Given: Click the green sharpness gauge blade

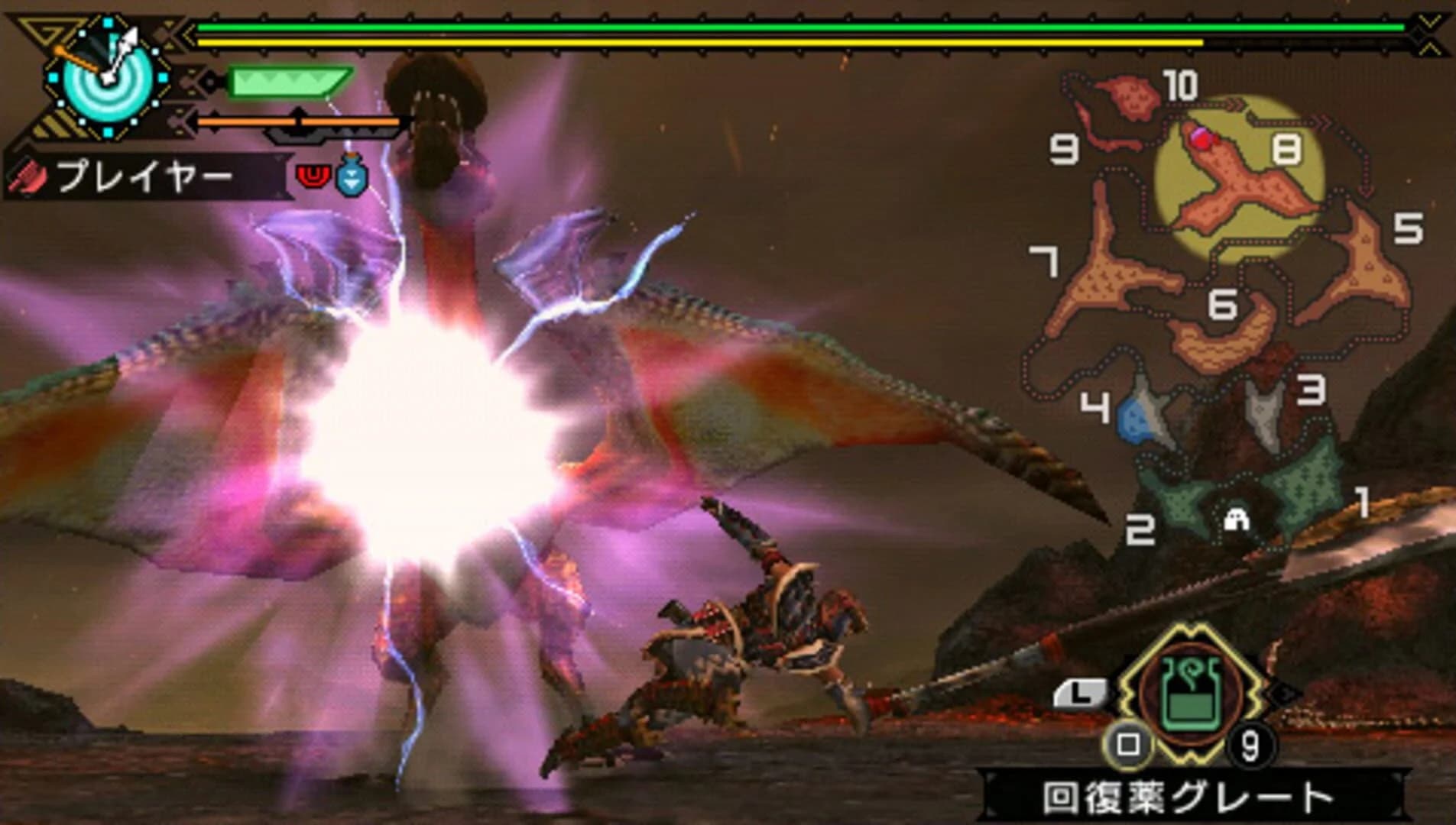Looking at the screenshot, I should [289, 82].
